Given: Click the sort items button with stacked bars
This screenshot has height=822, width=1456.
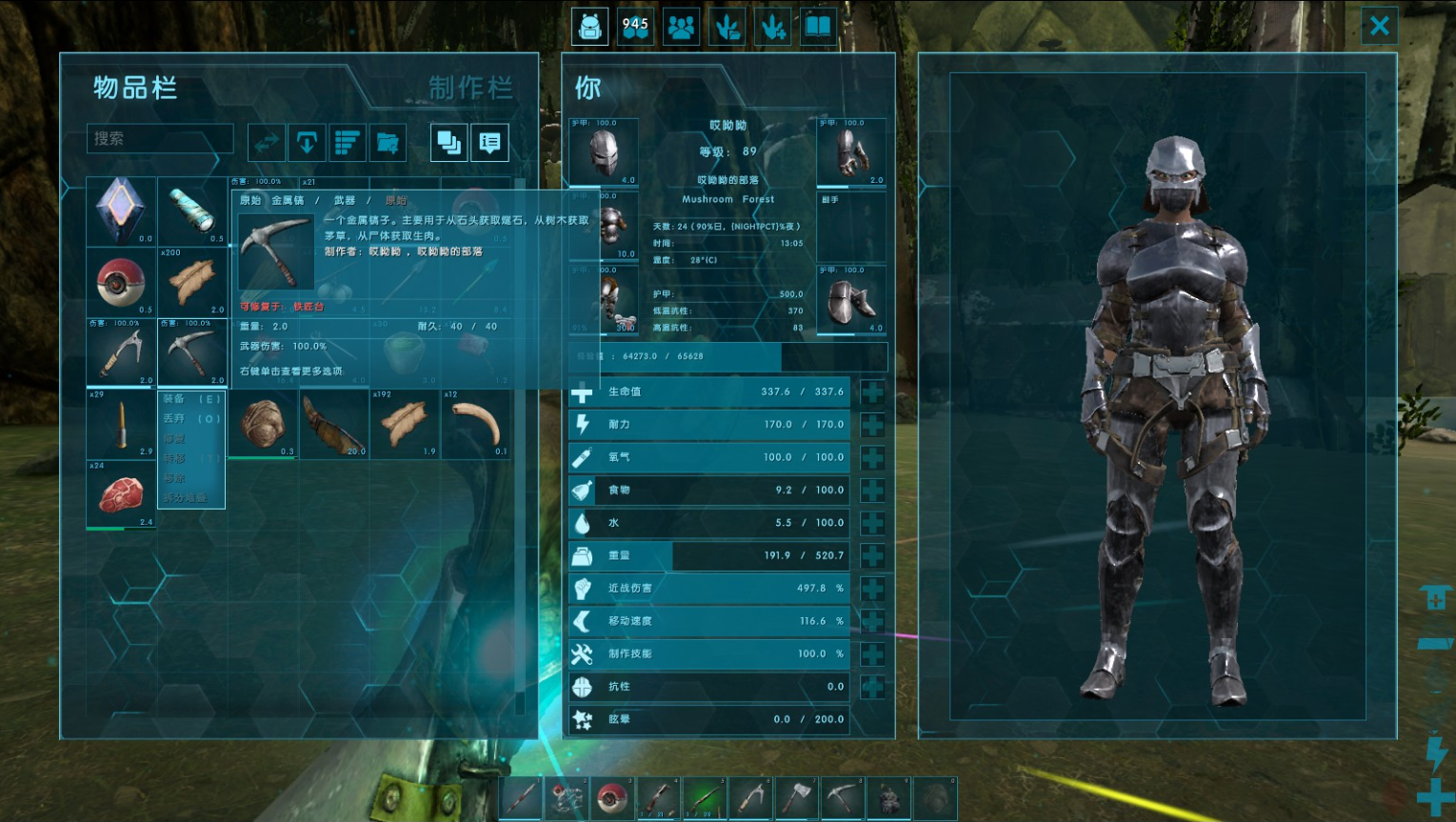Looking at the screenshot, I should coord(347,143).
